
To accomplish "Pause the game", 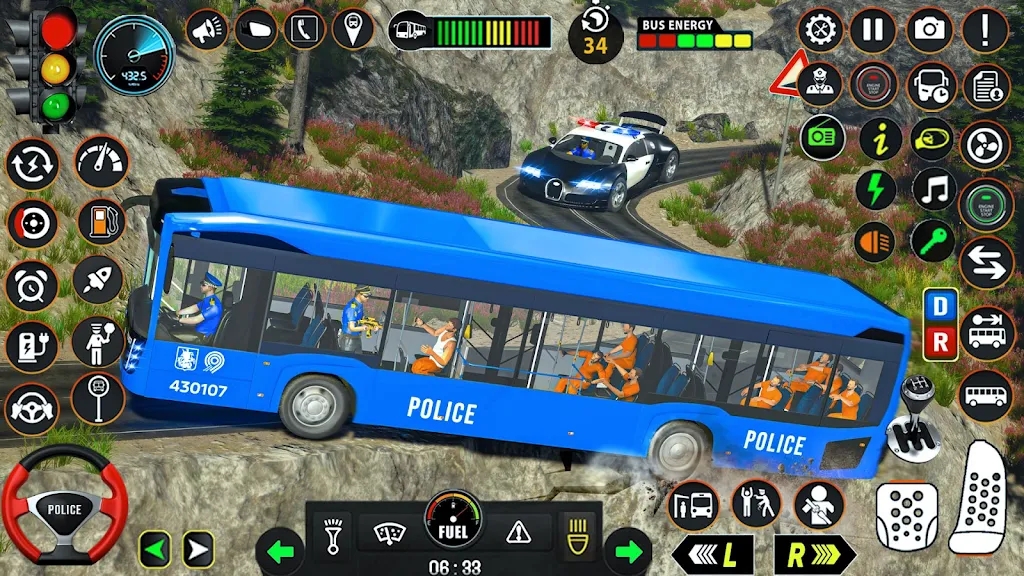I will click(x=873, y=30).
